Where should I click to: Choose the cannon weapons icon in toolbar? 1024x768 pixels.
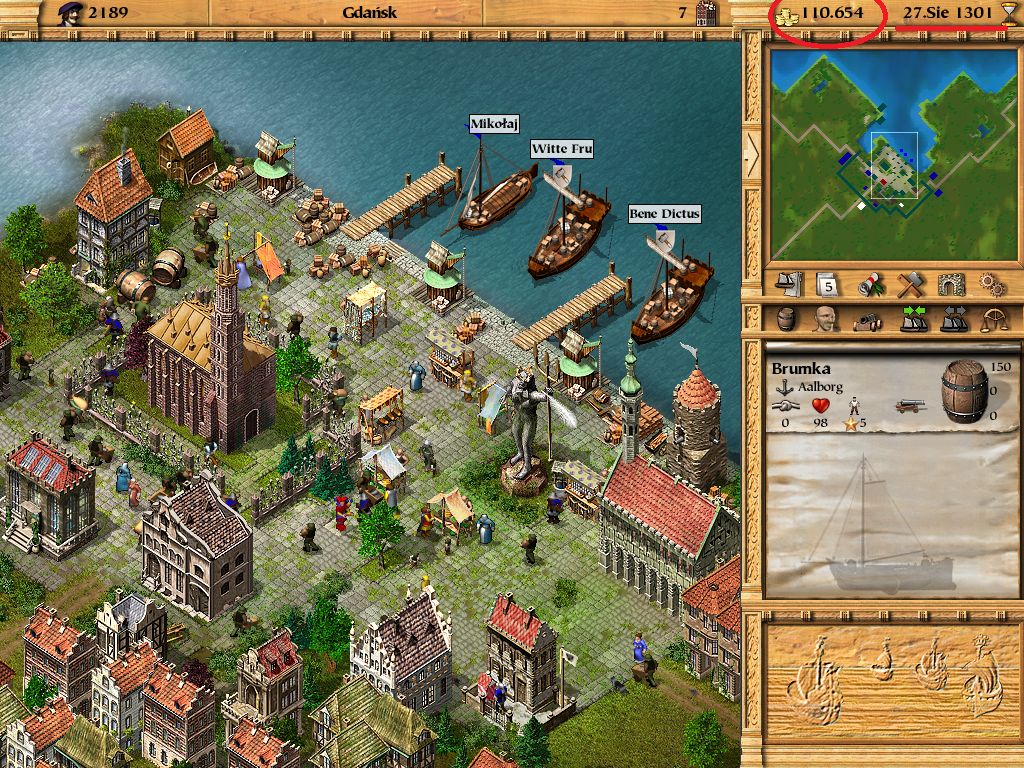pos(865,319)
